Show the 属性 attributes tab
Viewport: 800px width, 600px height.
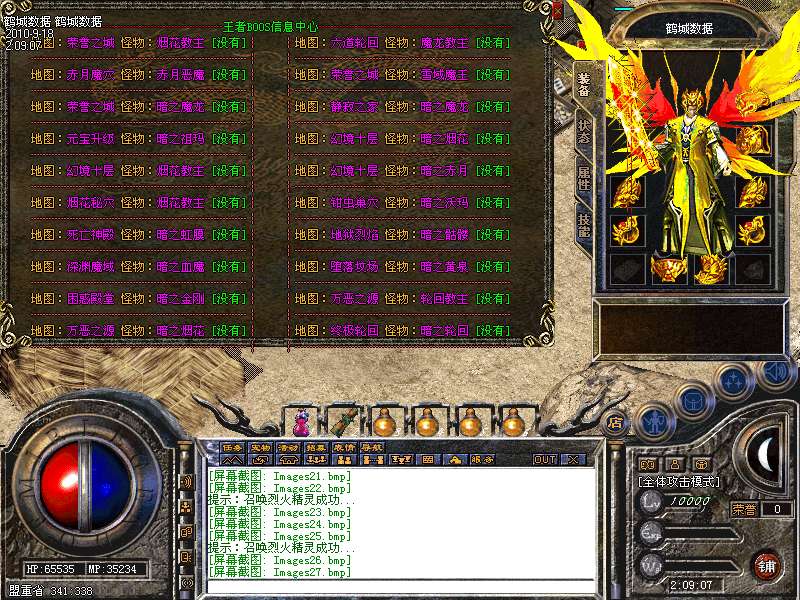pyautogui.click(x=583, y=180)
